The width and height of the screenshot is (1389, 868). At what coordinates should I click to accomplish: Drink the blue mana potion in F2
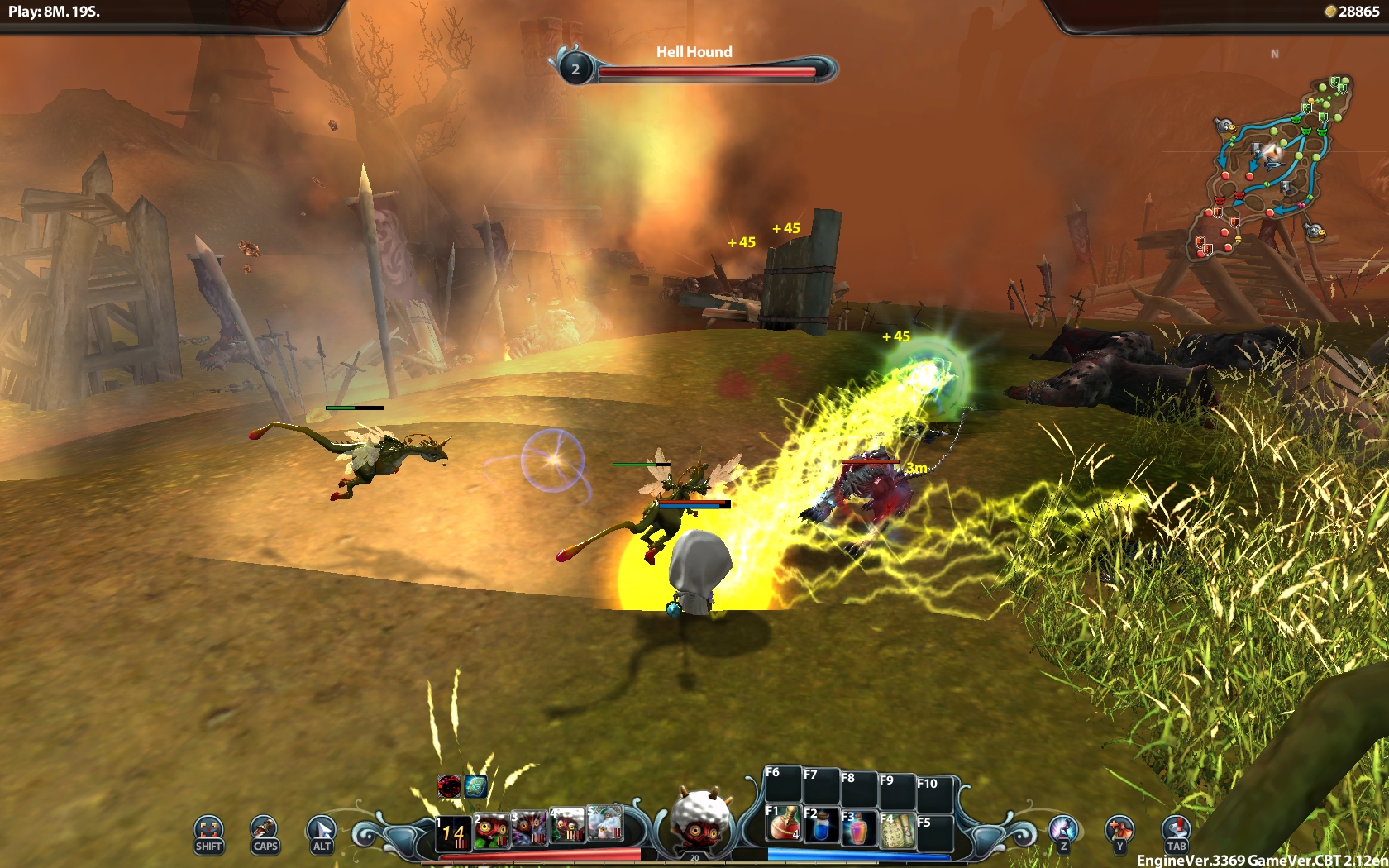[x=820, y=826]
